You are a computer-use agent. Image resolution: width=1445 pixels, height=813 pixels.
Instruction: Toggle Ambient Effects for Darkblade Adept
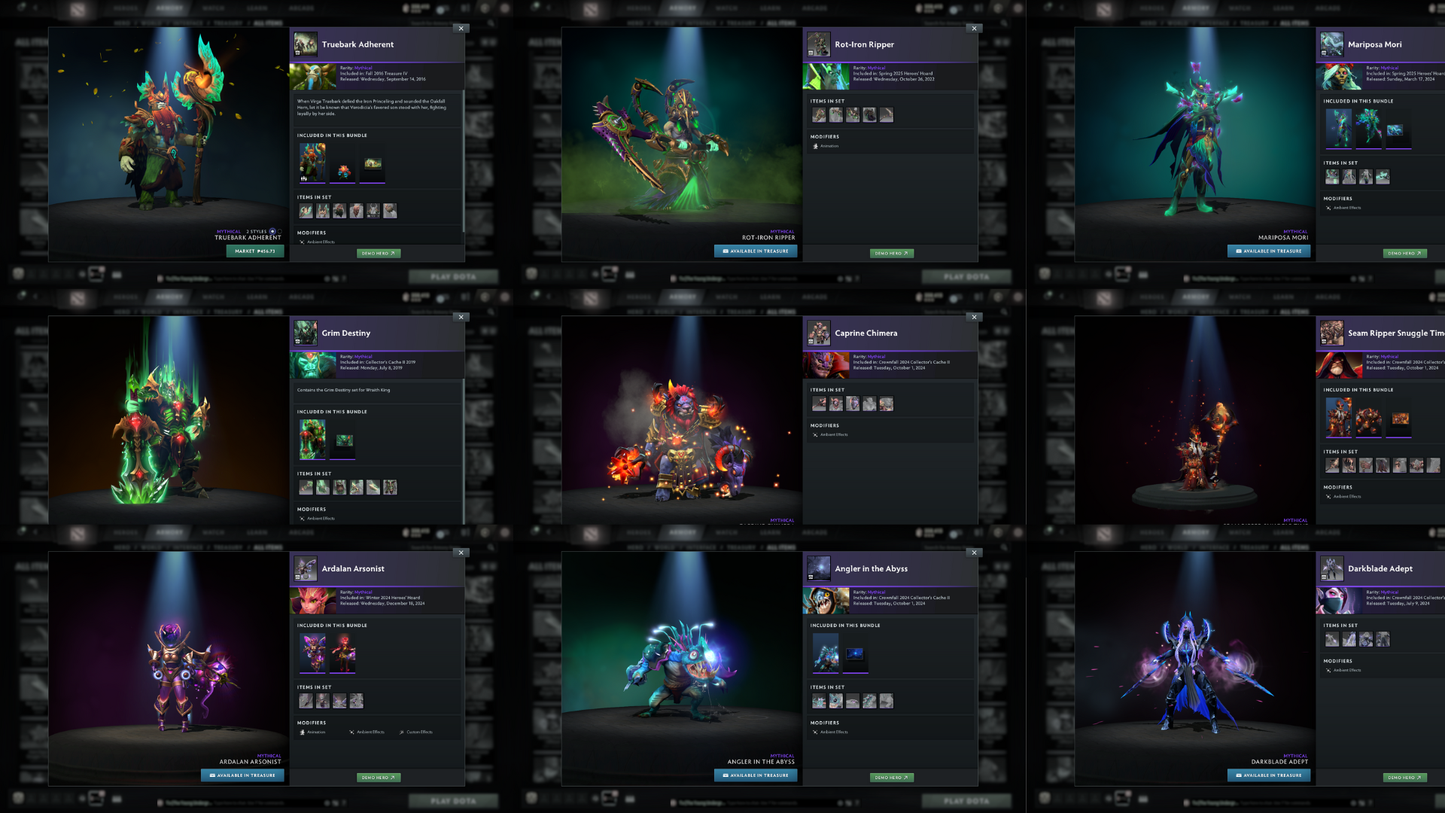pos(1329,670)
